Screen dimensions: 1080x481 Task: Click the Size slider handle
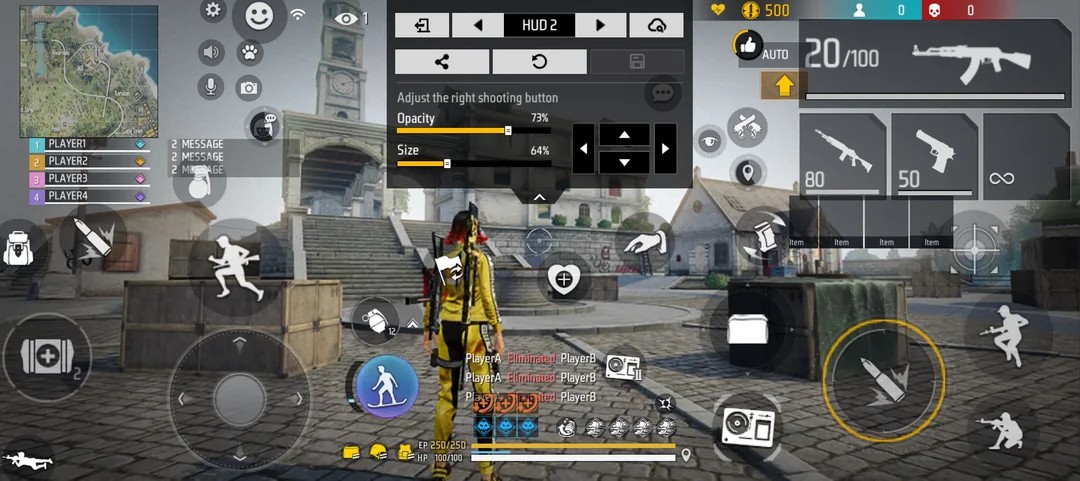point(447,163)
